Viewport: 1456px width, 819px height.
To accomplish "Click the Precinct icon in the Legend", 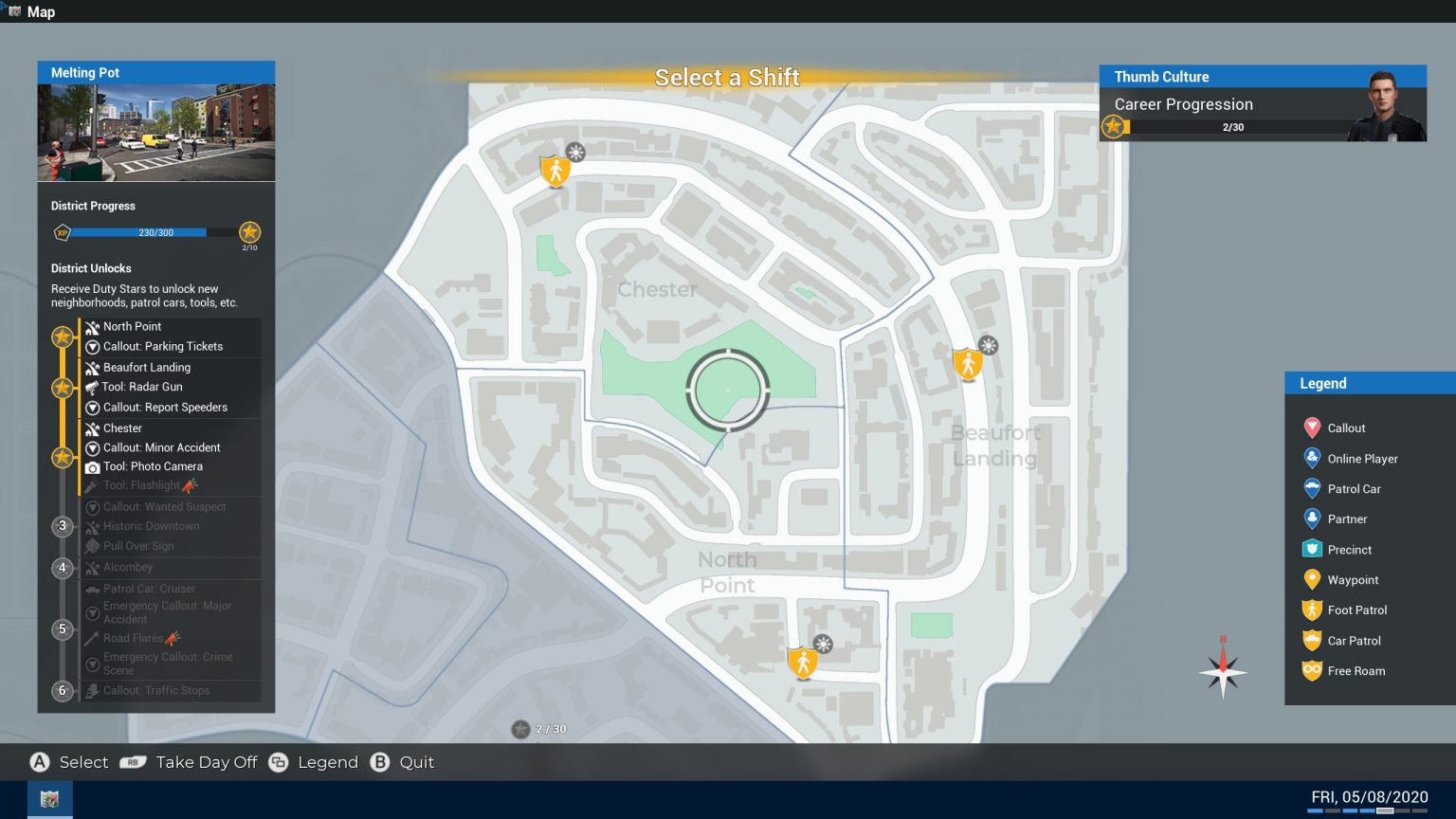I will click(x=1312, y=549).
